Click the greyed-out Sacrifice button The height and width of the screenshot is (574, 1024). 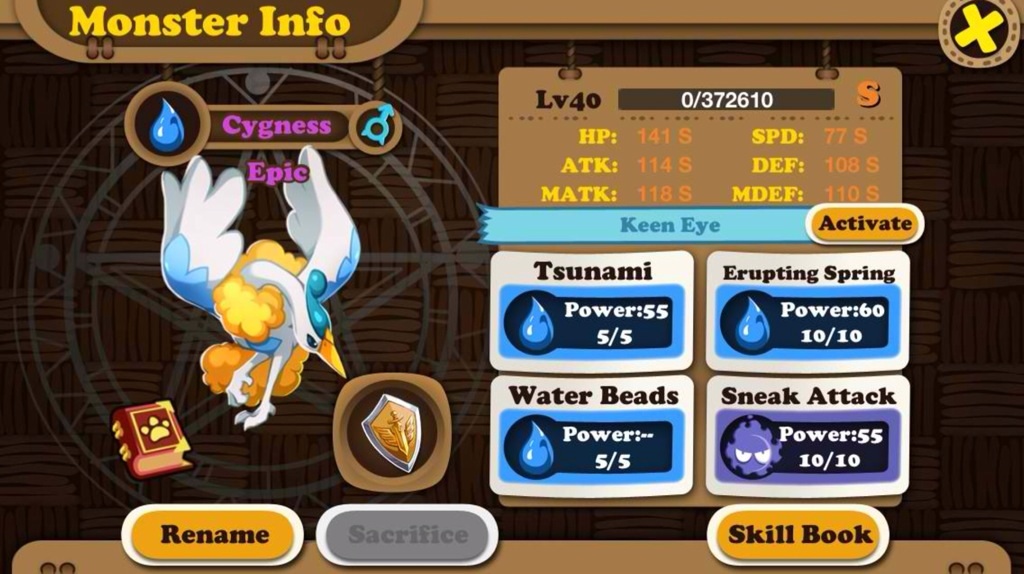coord(407,535)
